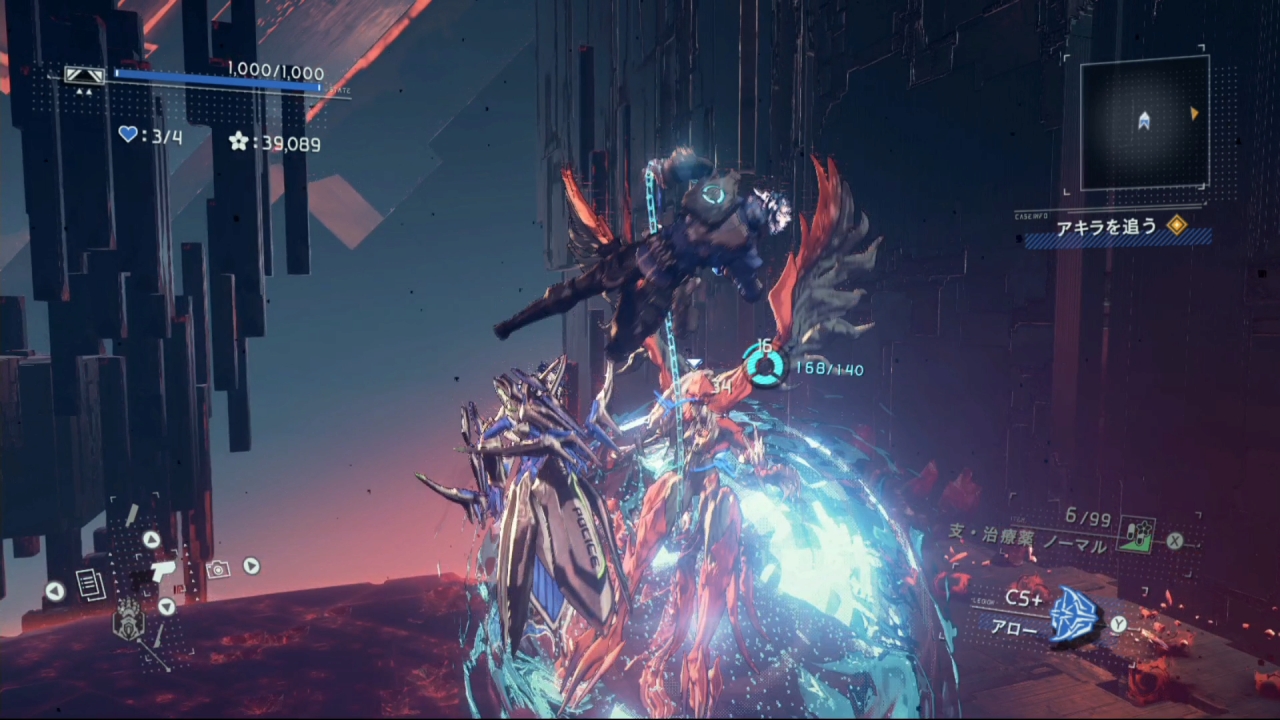This screenshot has height=720, width=1280.
Task: Activate the camera mode icon
Action: point(217,568)
